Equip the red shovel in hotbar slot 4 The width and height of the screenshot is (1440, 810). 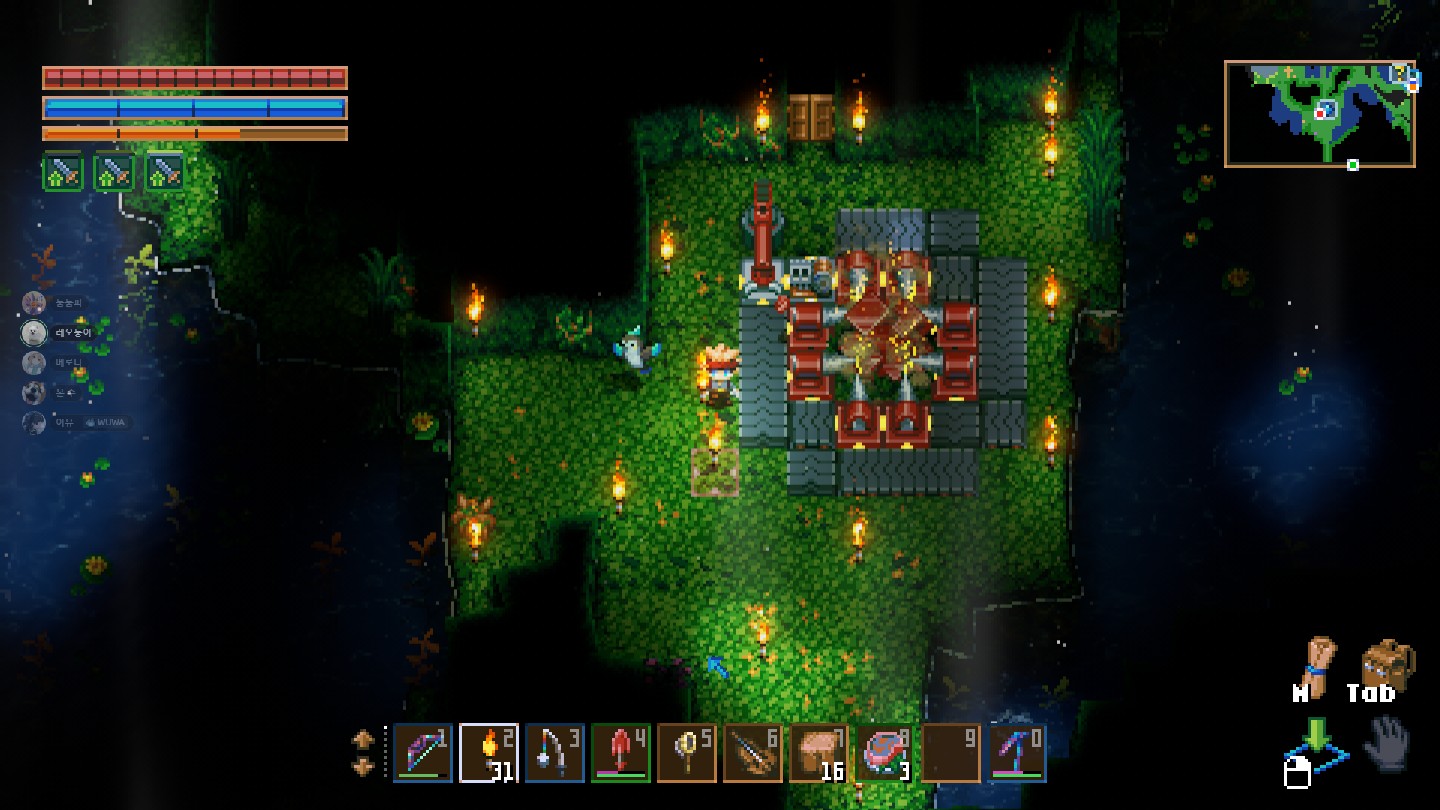click(621, 753)
